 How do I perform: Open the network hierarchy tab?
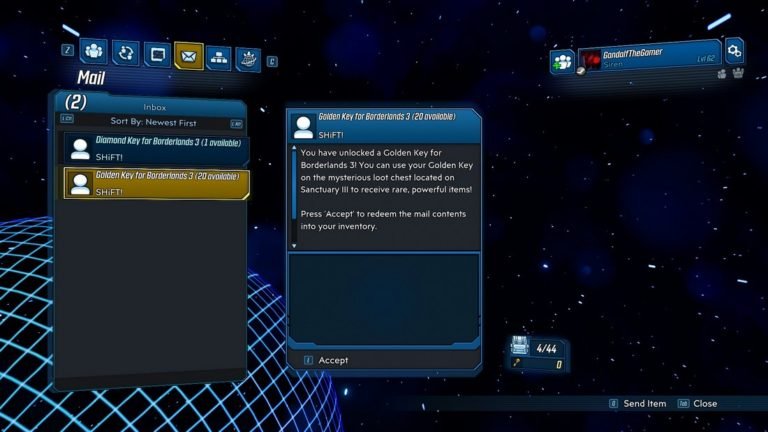218,58
